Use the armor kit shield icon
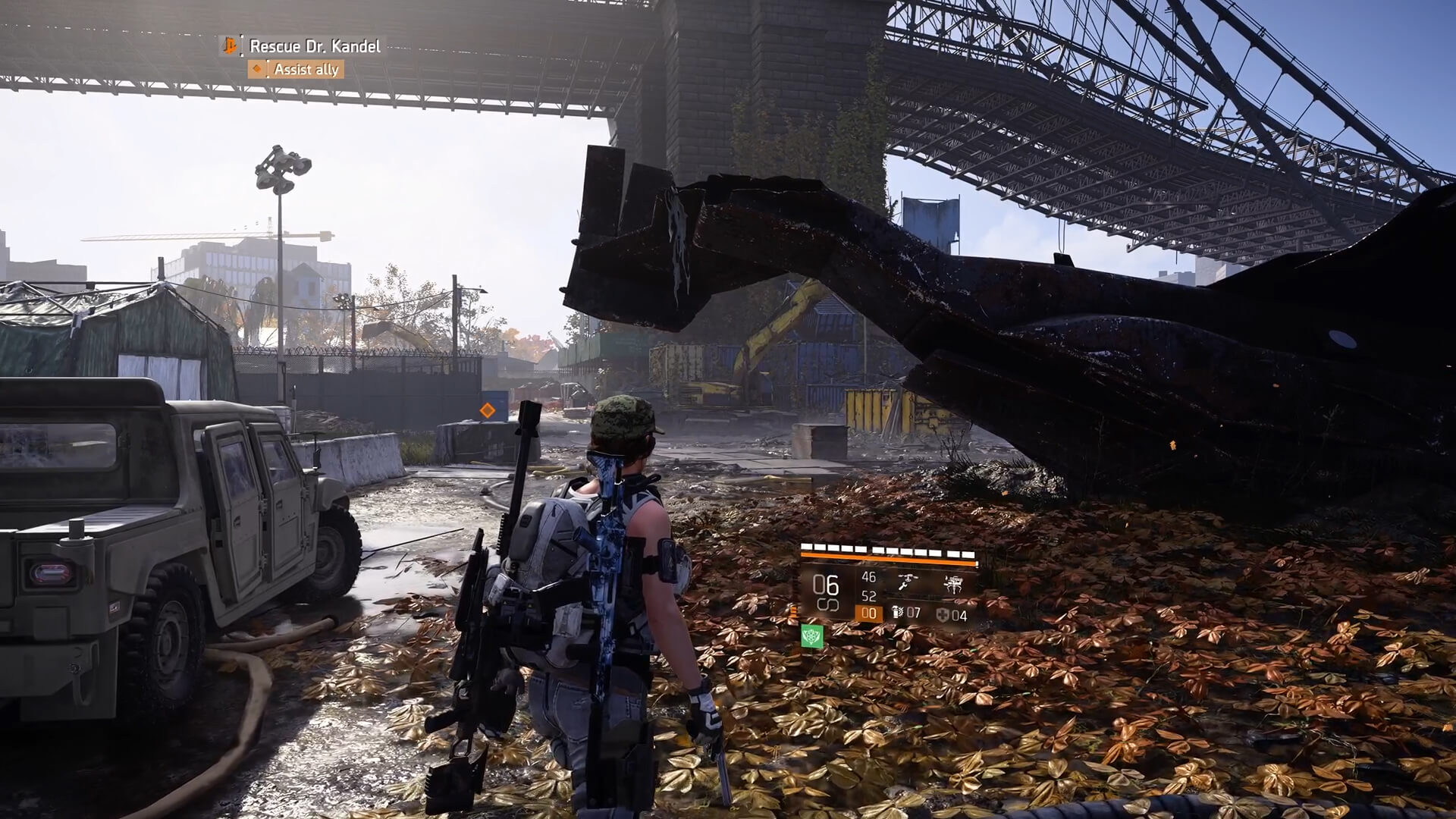 942,615
